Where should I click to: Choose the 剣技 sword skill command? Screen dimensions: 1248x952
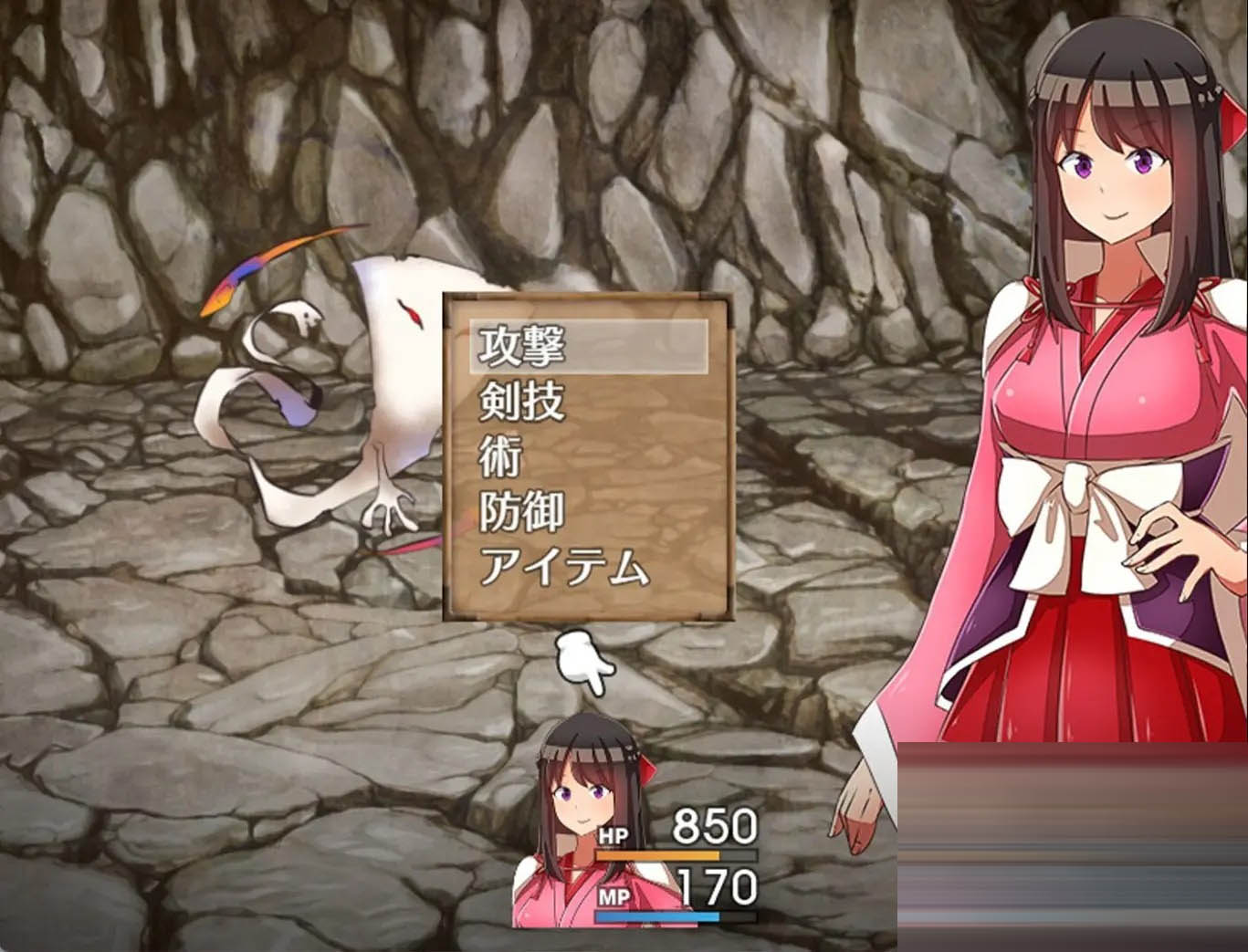(x=522, y=401)
